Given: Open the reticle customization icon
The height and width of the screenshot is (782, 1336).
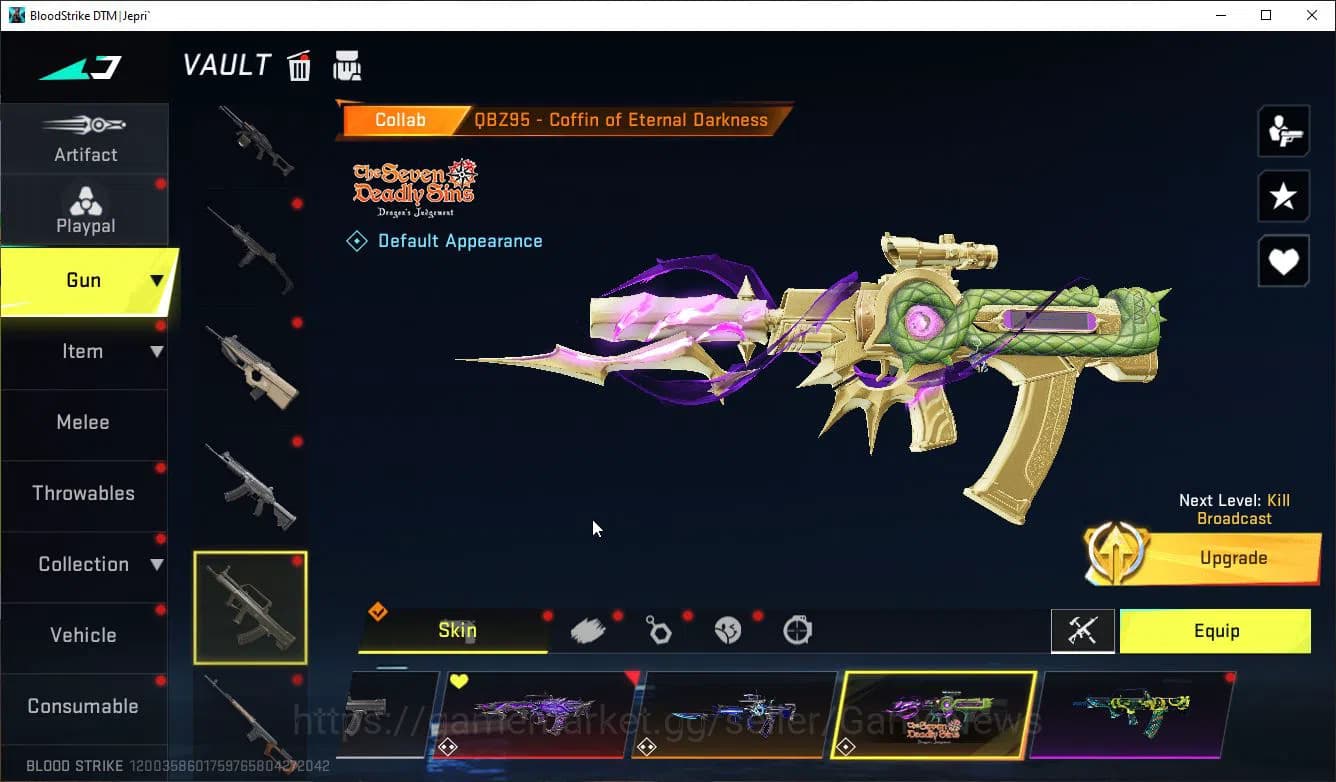Looking at the screenshot, I should coord(797,628).
